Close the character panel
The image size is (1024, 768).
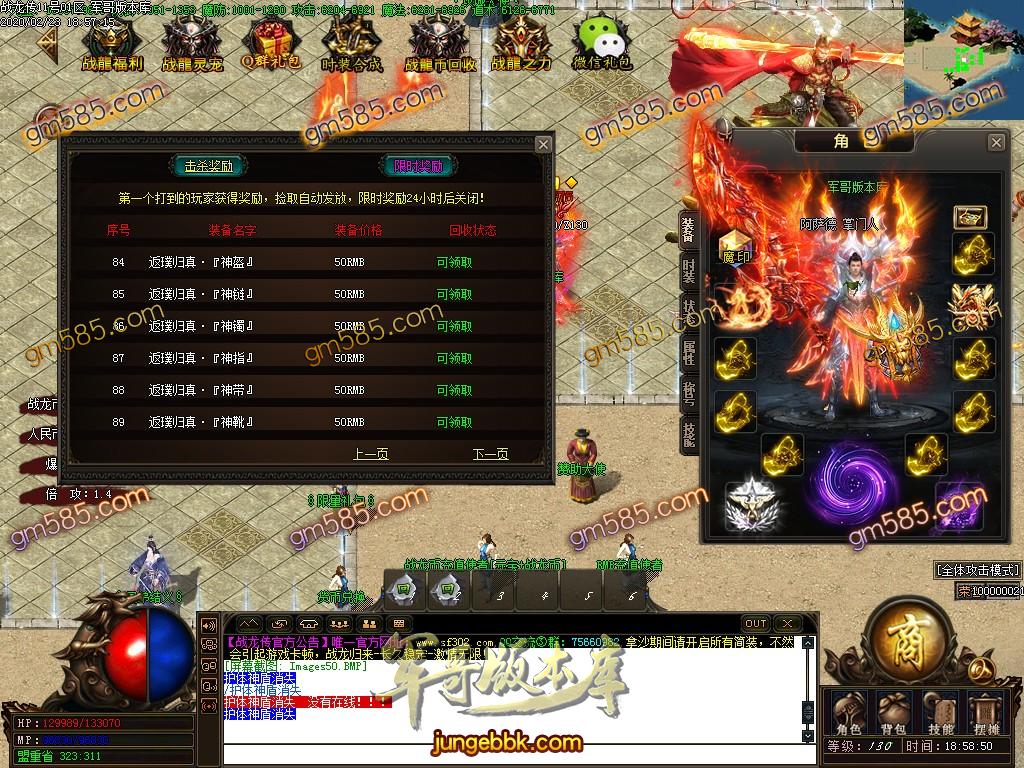click(996, 143)
